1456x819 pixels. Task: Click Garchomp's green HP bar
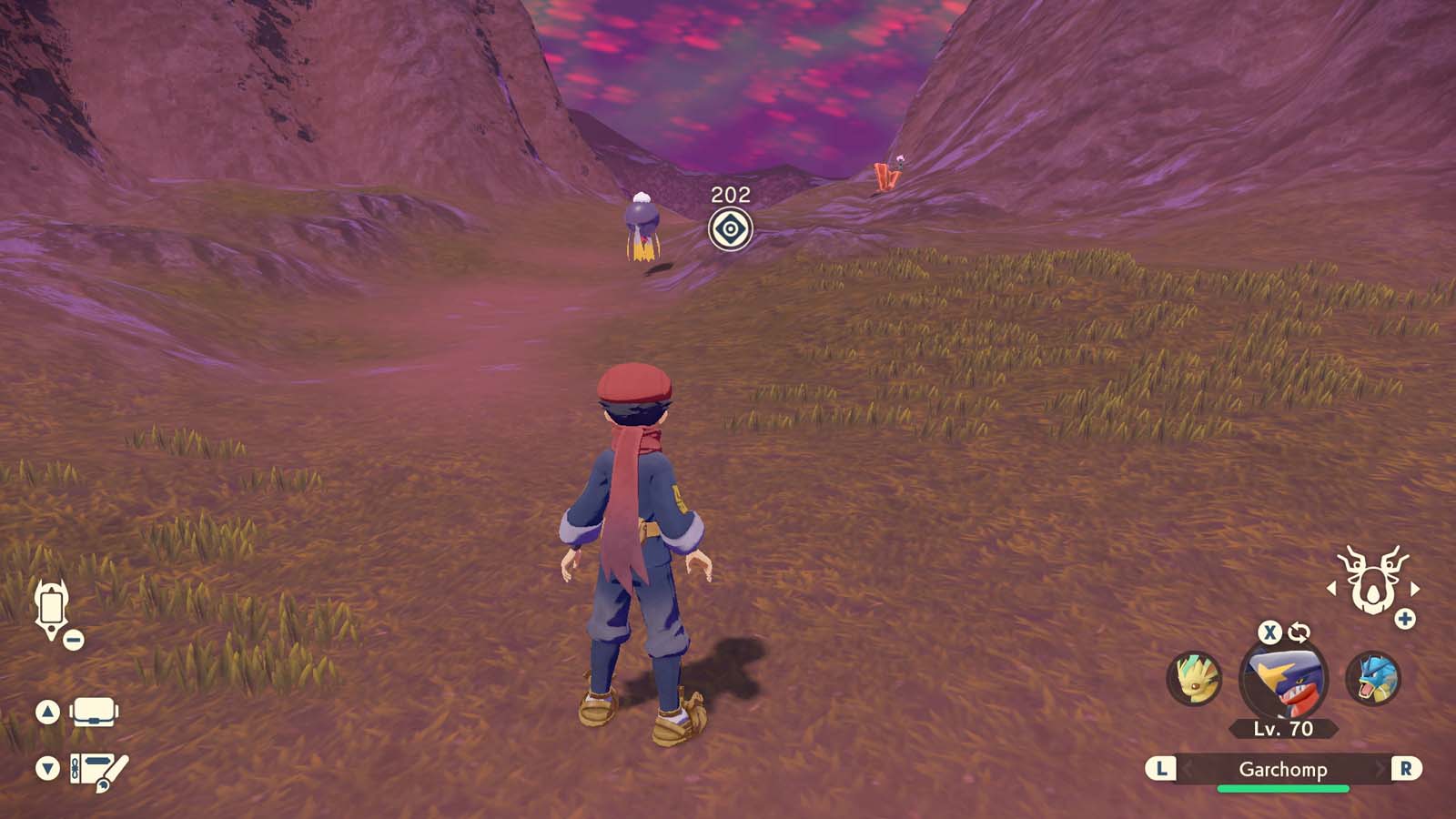click(x=1285, y=786)
